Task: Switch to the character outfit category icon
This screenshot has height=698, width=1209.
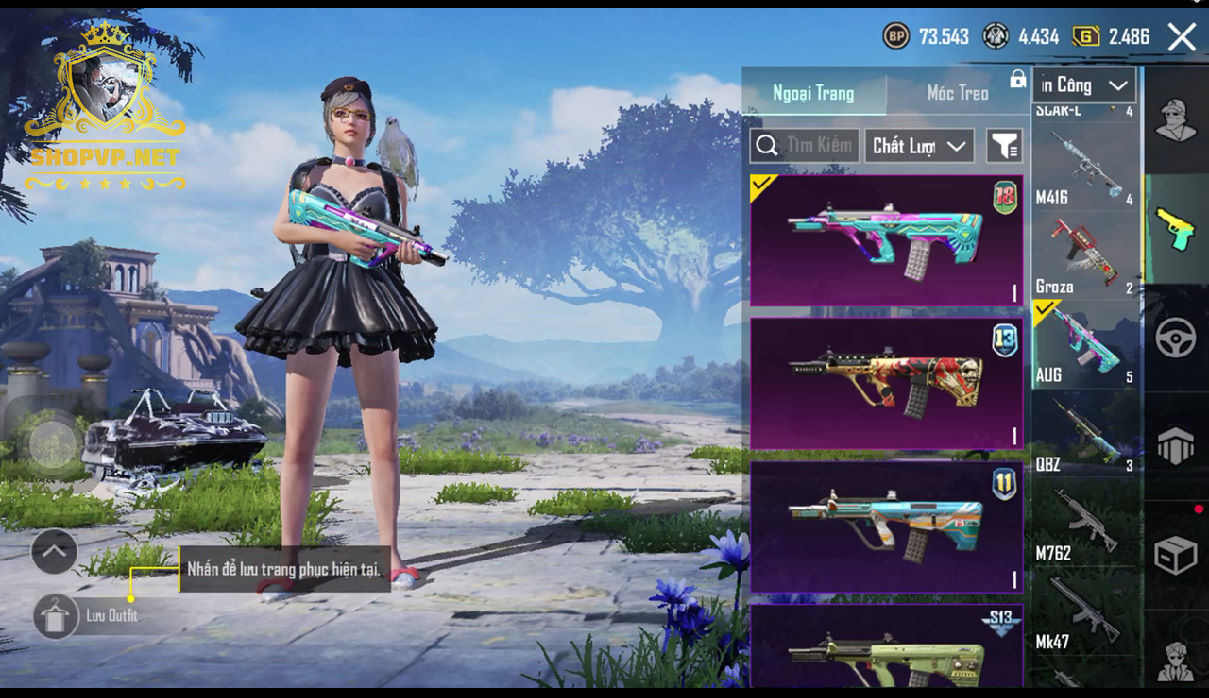Action: tap(1176, 121)
